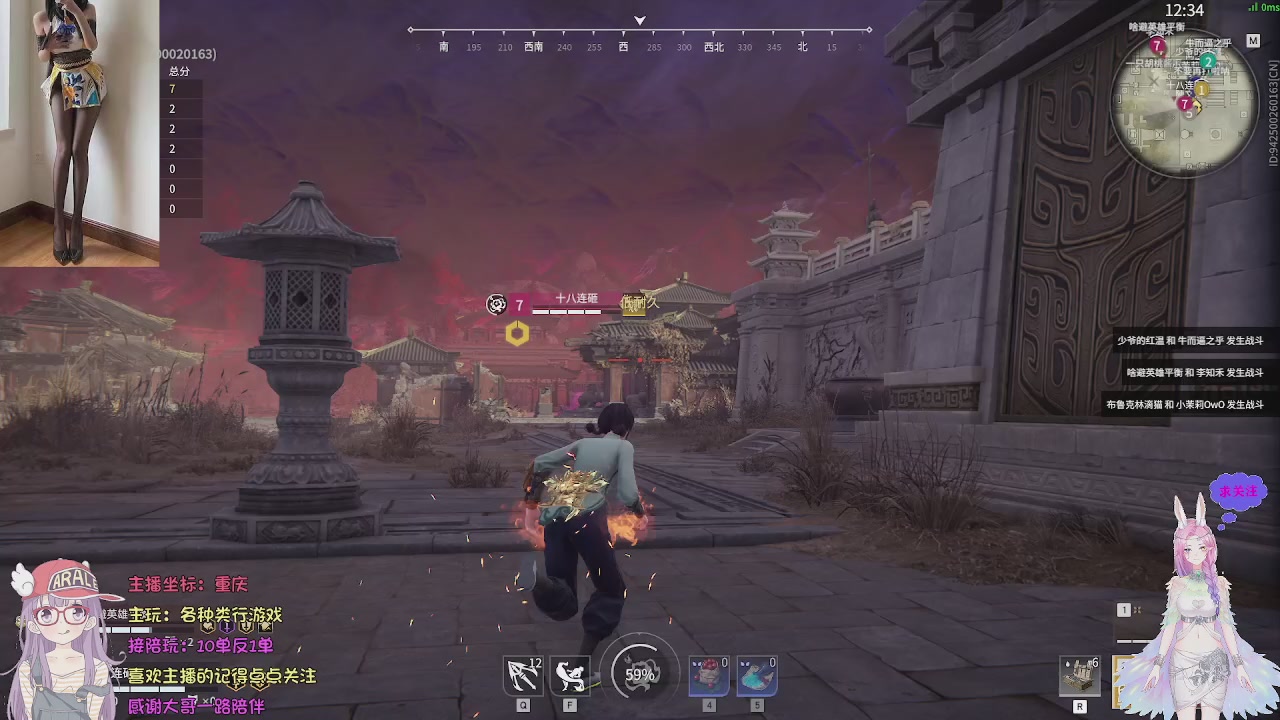
Task: Toggle the M key map overlay button
Action: click(x=1255, y=42)
